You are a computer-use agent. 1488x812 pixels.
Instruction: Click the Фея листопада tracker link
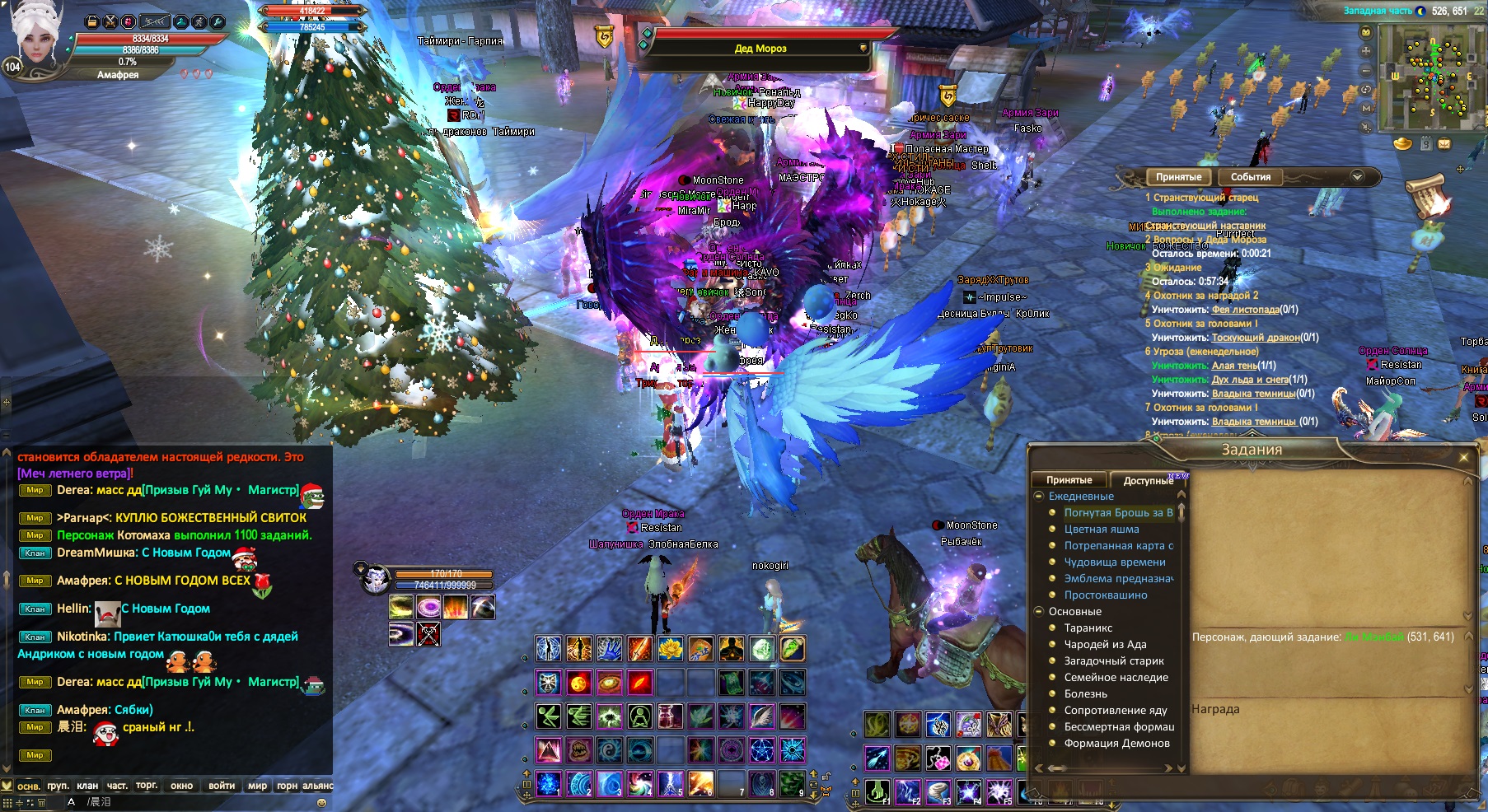coord(1245,310)
